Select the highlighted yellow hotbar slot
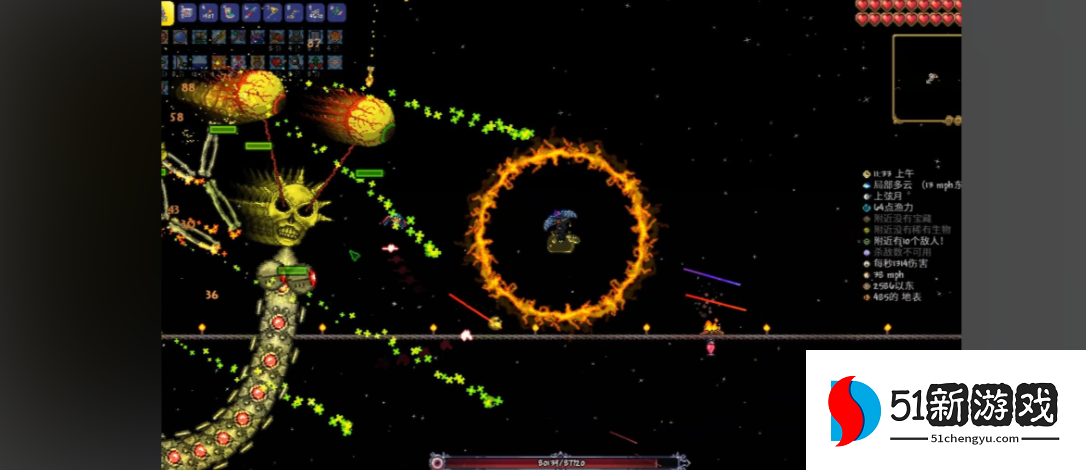 pos(166,13)
